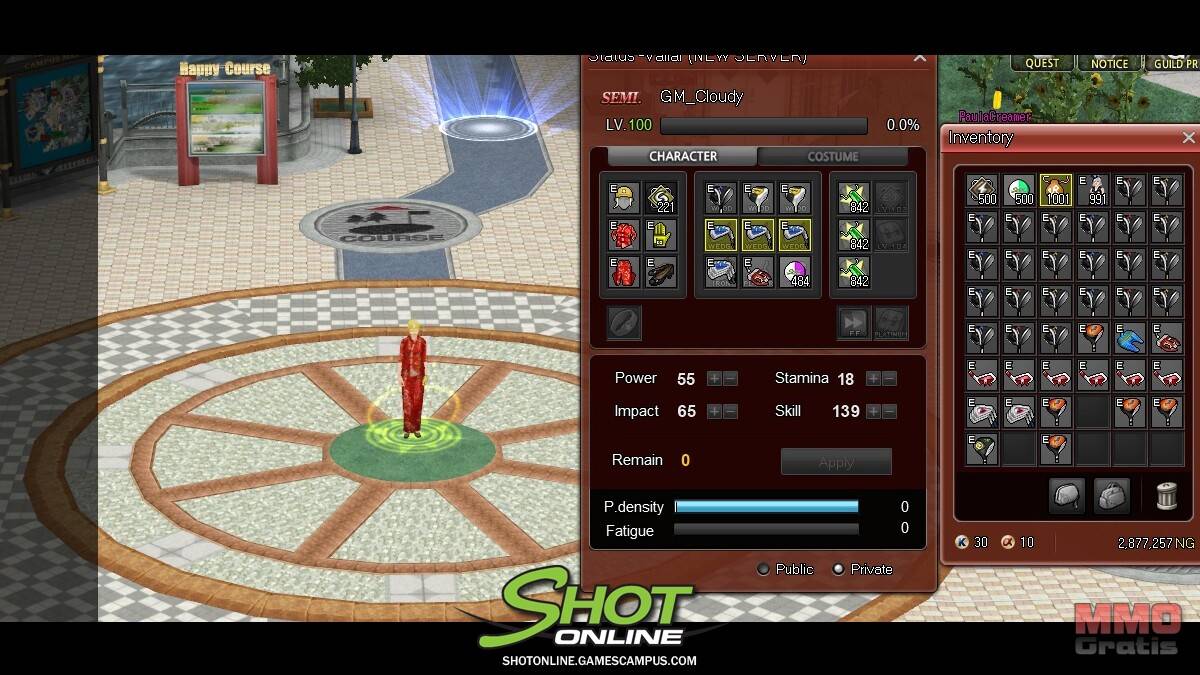1200x675 pixels.
Task: Select the blue shoe in the inventory
Action: tap(1130, 338)
